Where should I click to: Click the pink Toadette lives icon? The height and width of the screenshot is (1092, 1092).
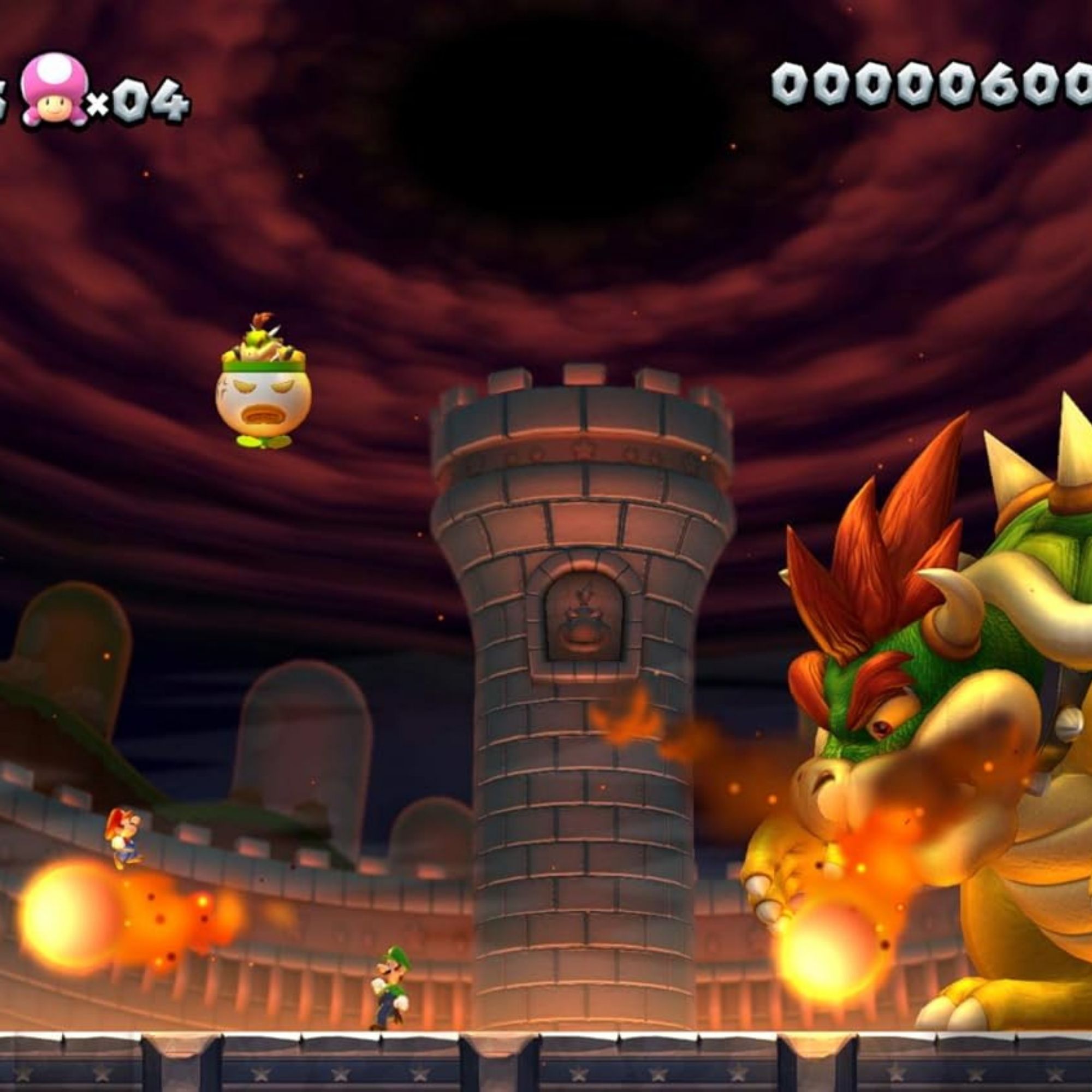[54, 90]
